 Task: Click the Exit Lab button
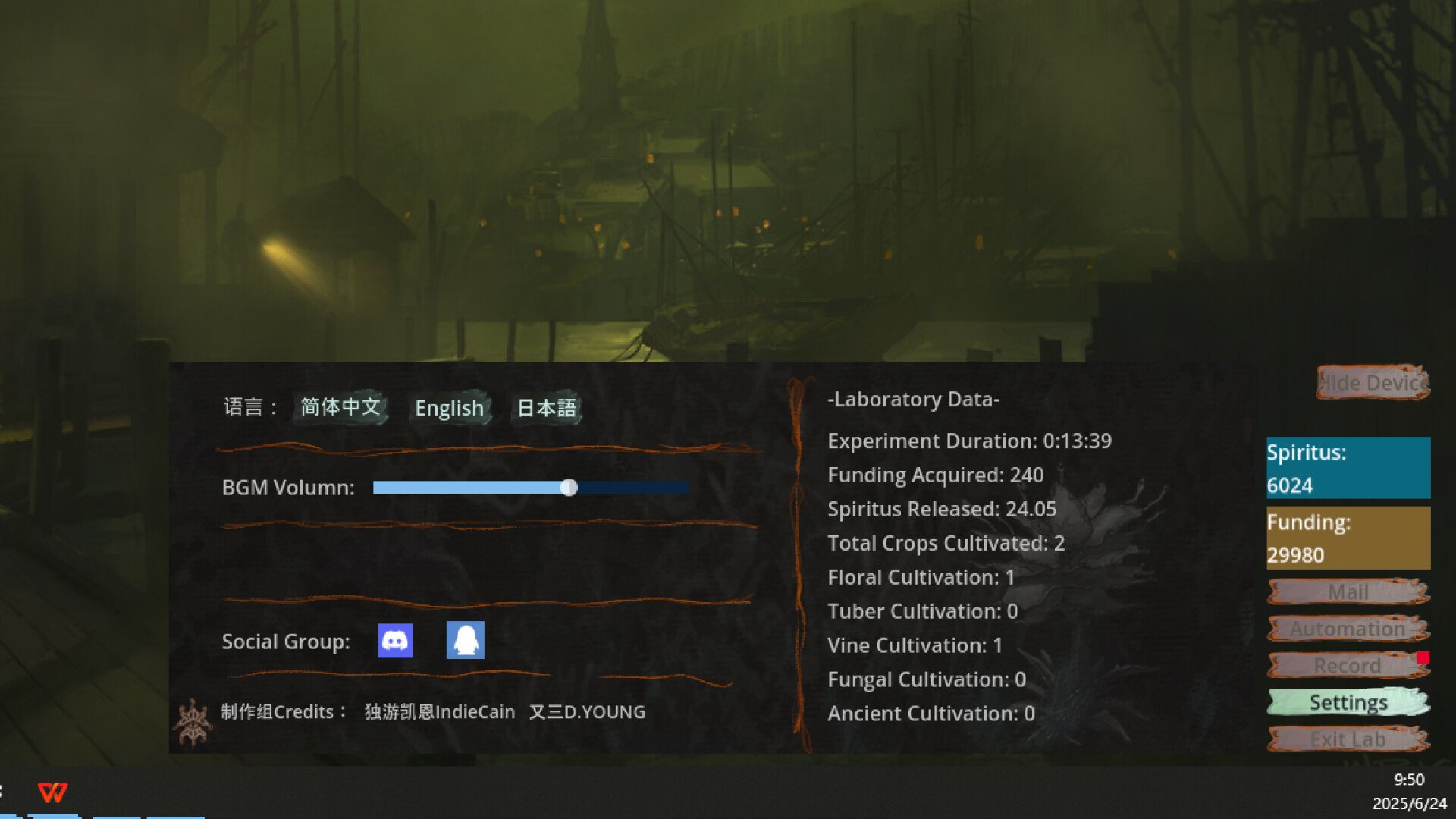click(1348, 739)
